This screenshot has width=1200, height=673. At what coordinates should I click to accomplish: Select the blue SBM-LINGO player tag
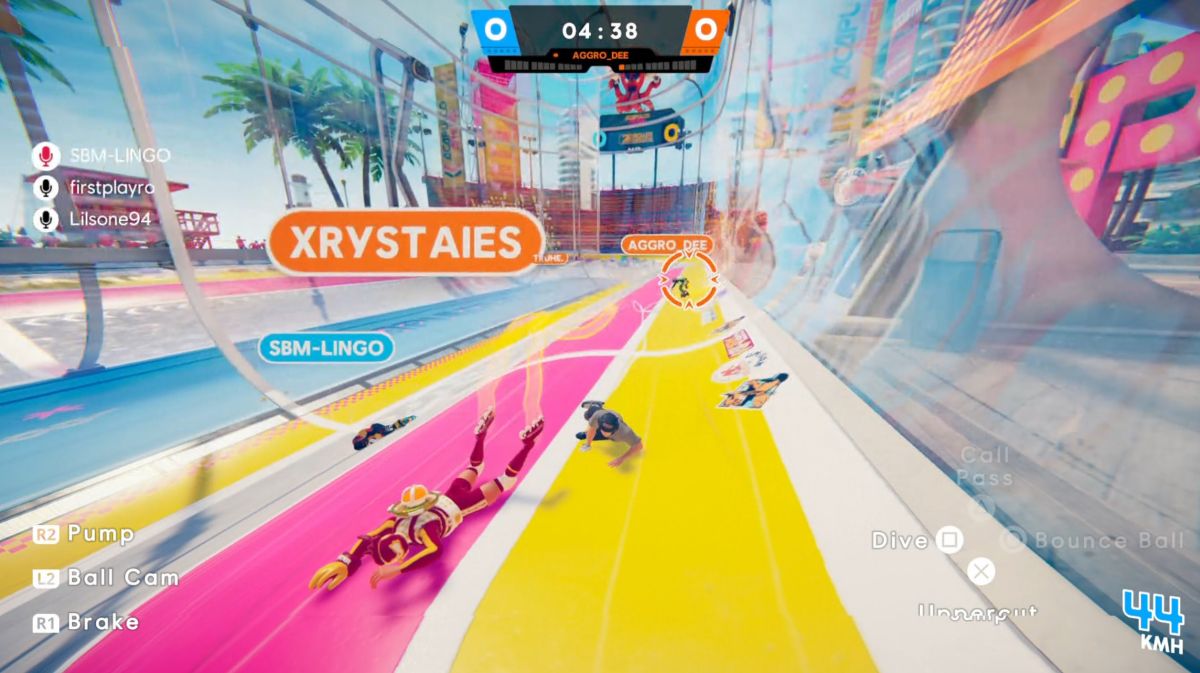pos(327,347)
